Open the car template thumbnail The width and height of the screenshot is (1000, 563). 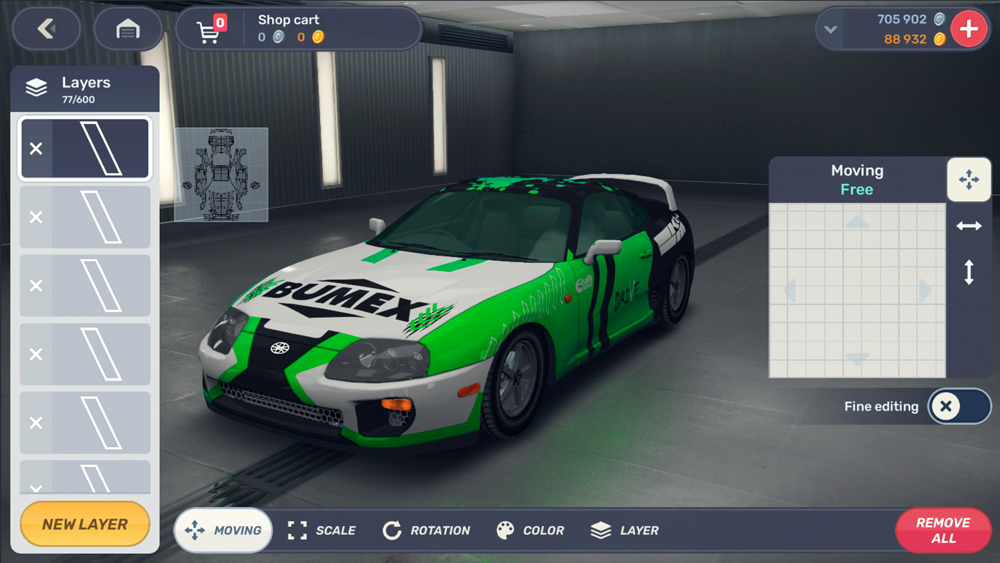point(221,174)
